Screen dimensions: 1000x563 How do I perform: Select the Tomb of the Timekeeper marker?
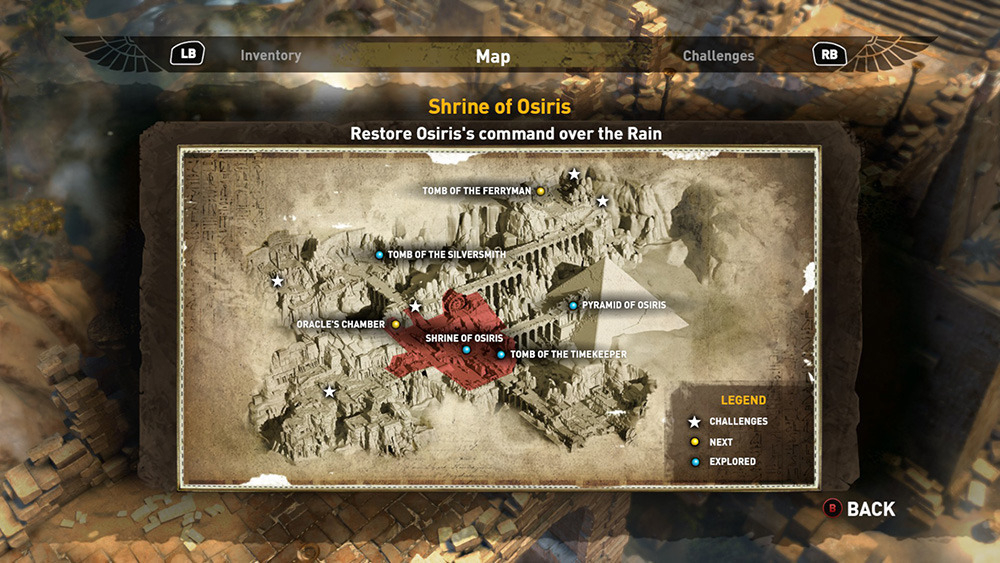(x=501, y=354)
